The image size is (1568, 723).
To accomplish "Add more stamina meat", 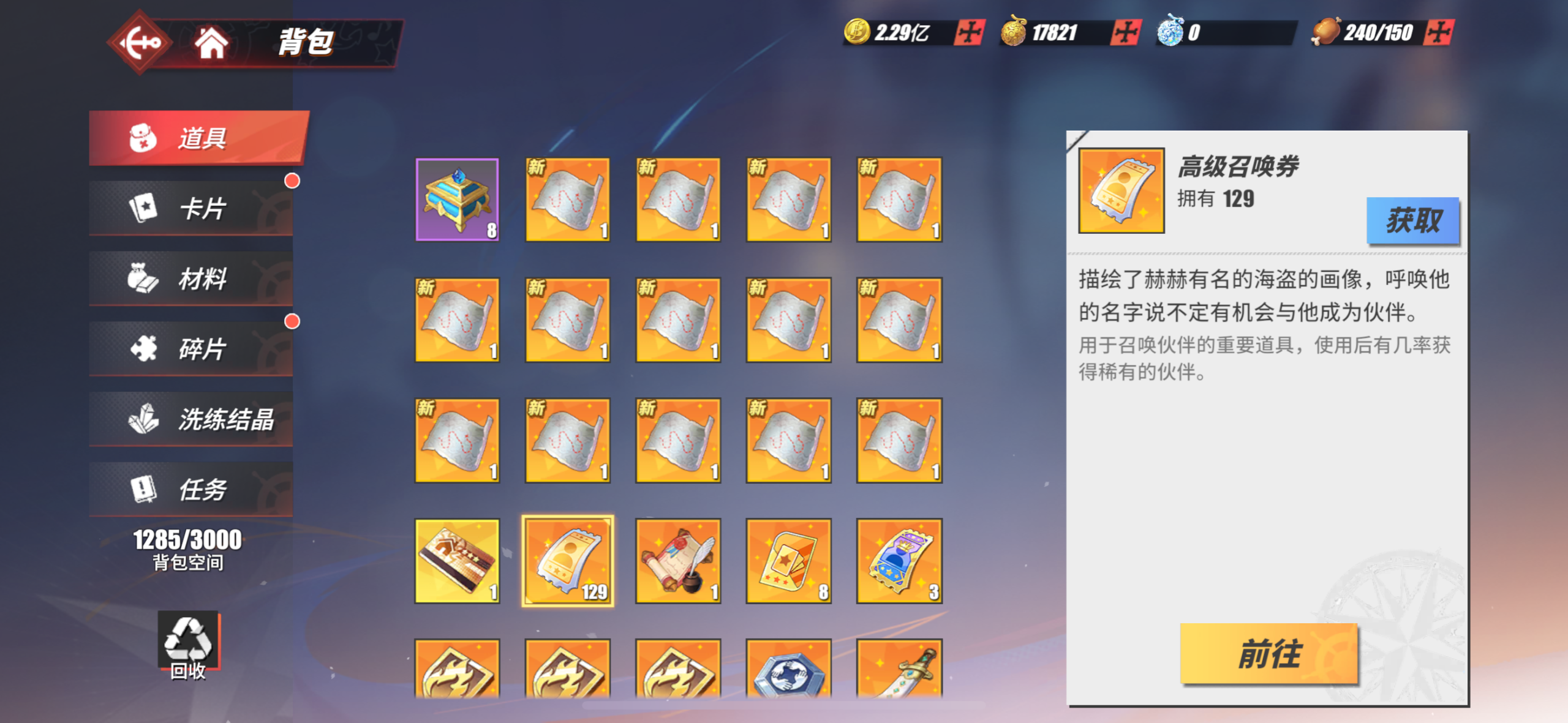I will tap(1438, 32).
